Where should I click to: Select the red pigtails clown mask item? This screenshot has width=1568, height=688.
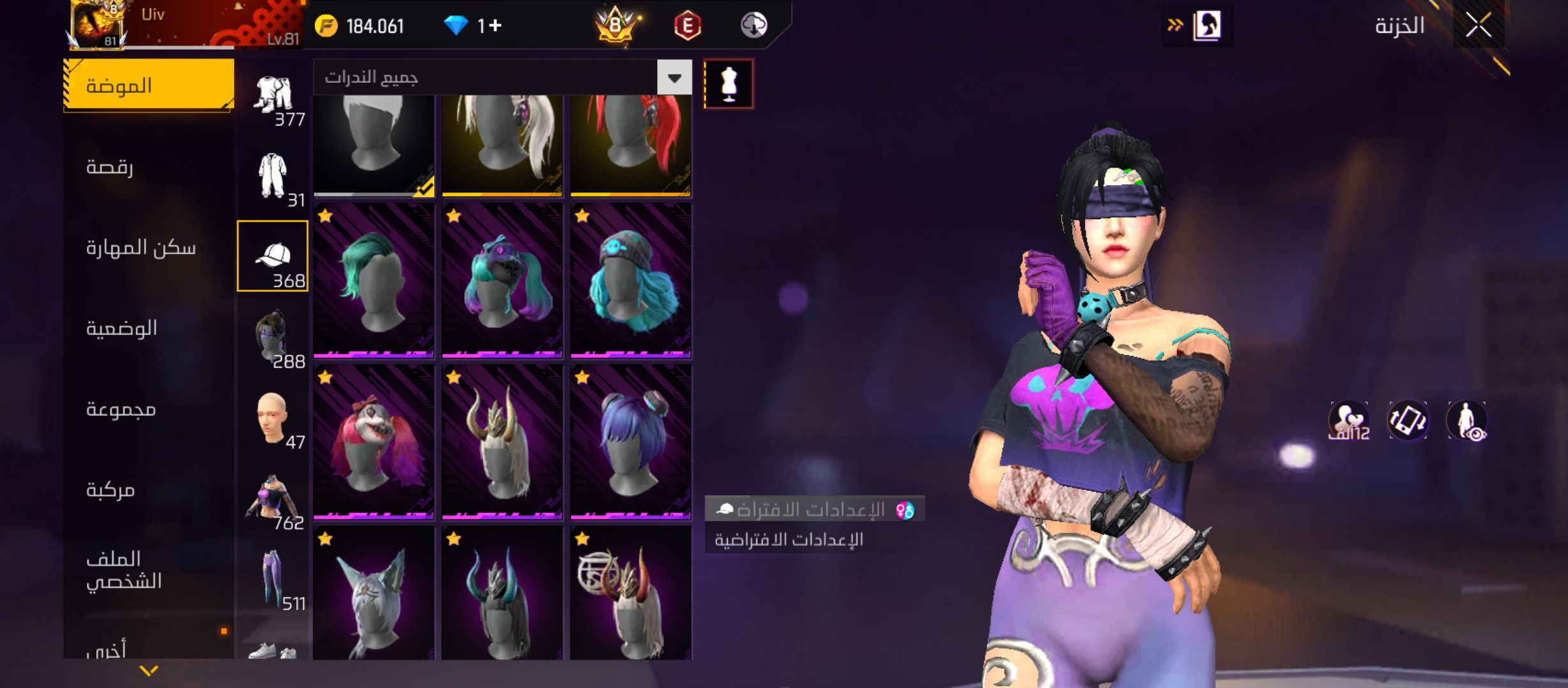(374, 442)
